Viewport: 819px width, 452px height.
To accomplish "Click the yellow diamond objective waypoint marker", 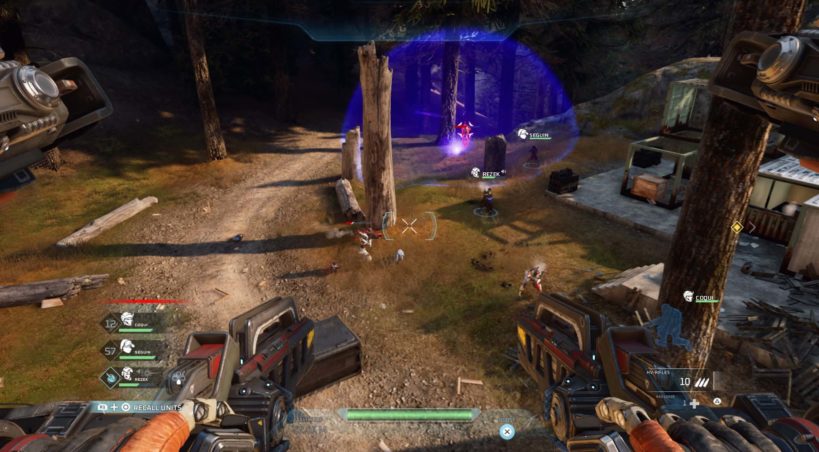I will [737, 227].
